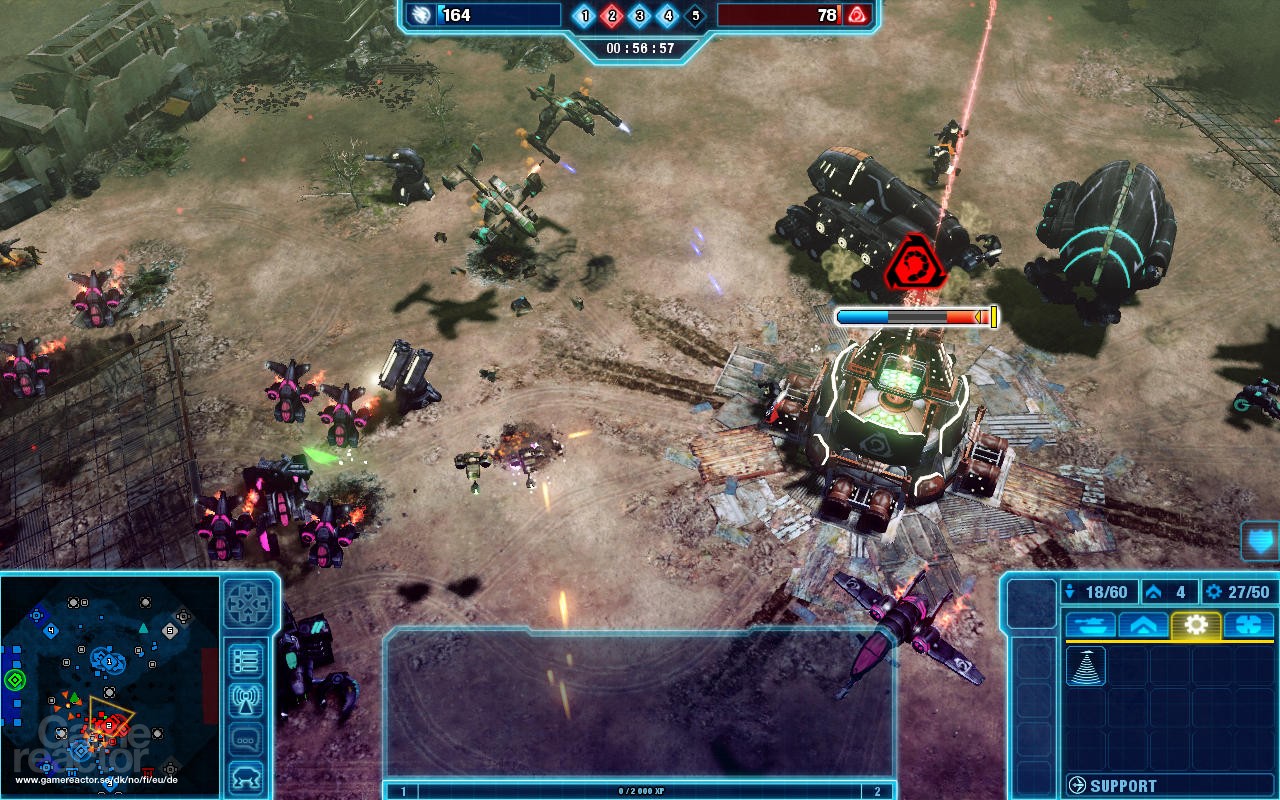Select the red control node 2 diamond
1280x800 pixels.
click(613, 15)
